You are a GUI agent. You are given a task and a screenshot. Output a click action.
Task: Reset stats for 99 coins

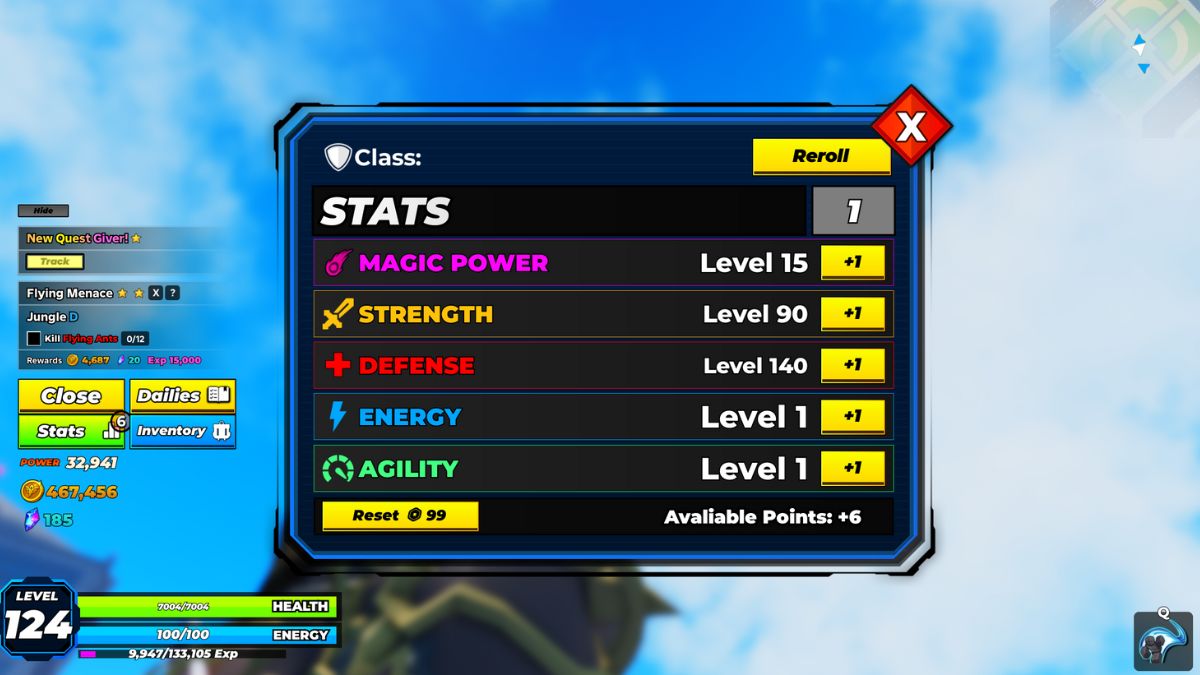tap(400, 516)
